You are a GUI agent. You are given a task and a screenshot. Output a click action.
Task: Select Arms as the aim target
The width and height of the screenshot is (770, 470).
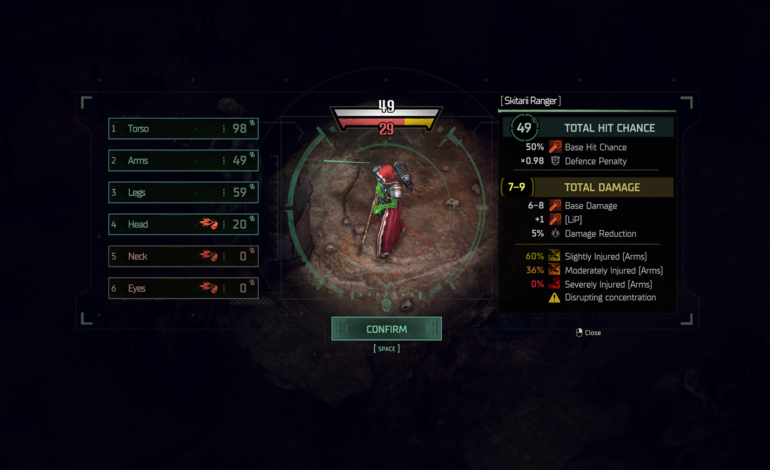tap(183, 160)
